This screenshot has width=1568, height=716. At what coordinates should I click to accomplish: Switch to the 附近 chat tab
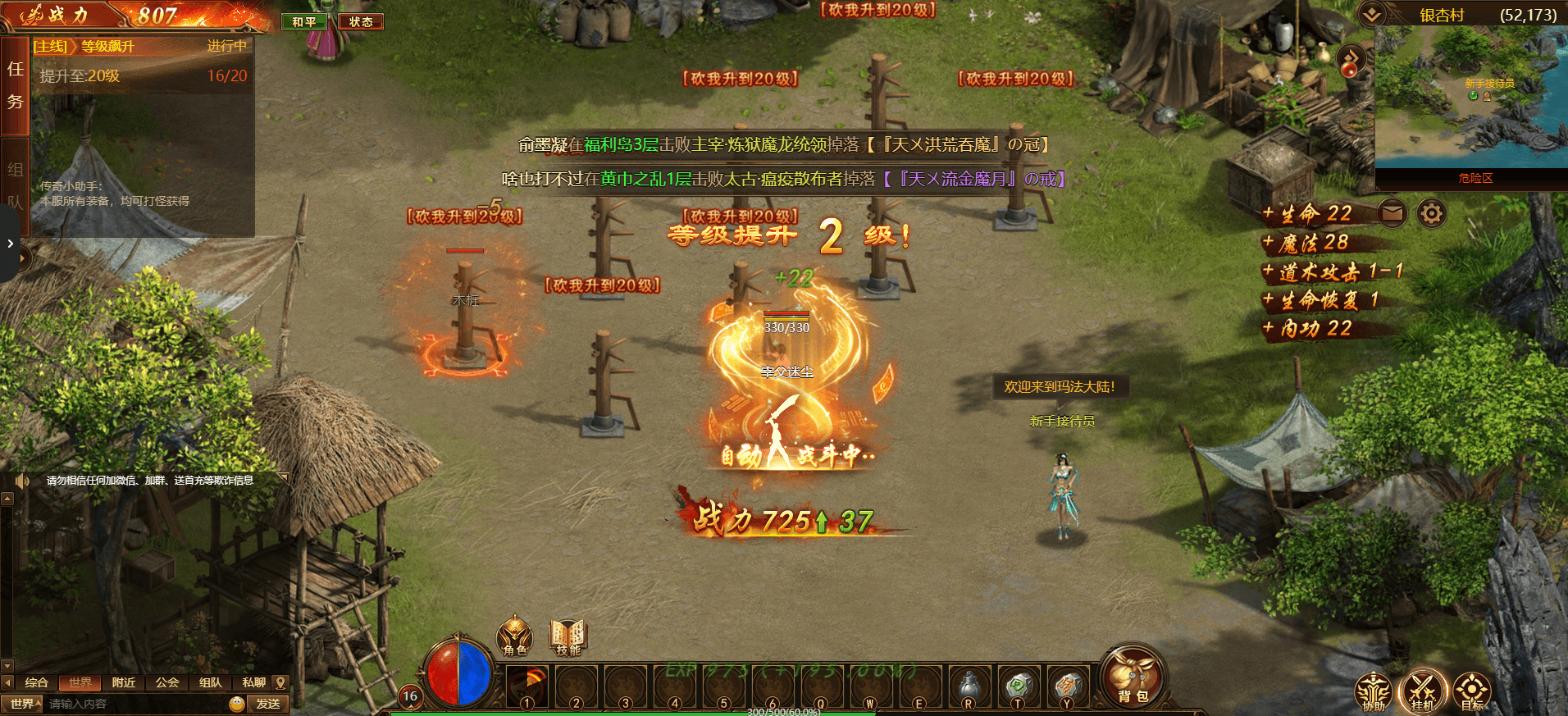click(x=124, y=682)
